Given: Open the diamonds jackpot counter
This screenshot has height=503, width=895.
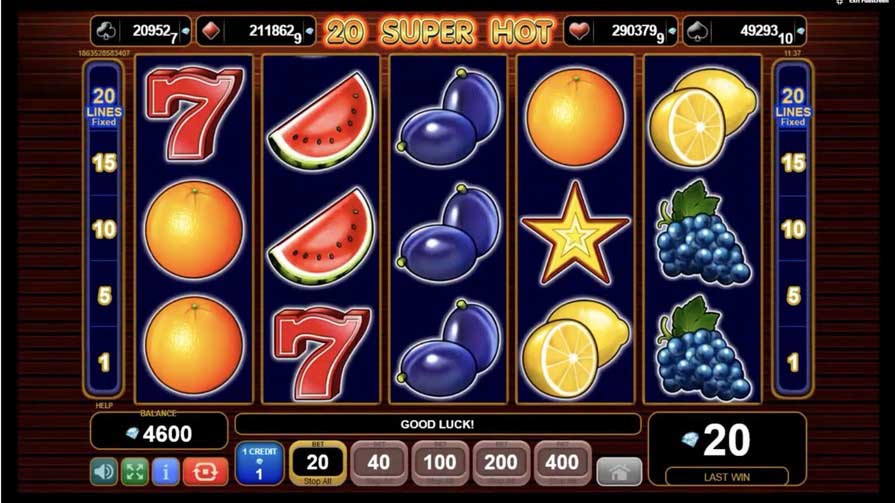Looking at the screenshot, I should pyautogui.click(x=255, y=31).
